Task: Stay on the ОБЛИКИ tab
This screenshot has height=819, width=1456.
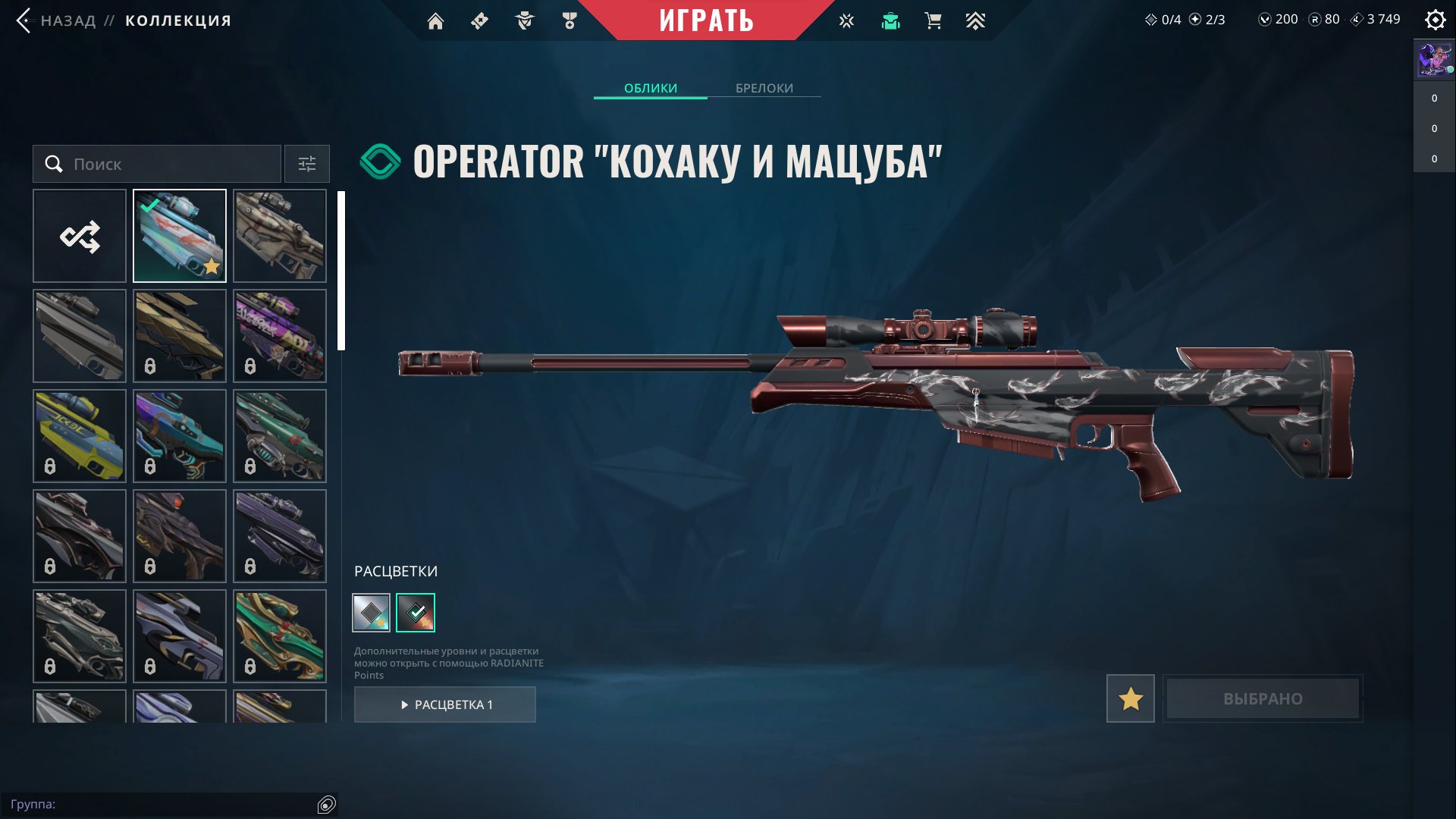Action: click(650, 88)
